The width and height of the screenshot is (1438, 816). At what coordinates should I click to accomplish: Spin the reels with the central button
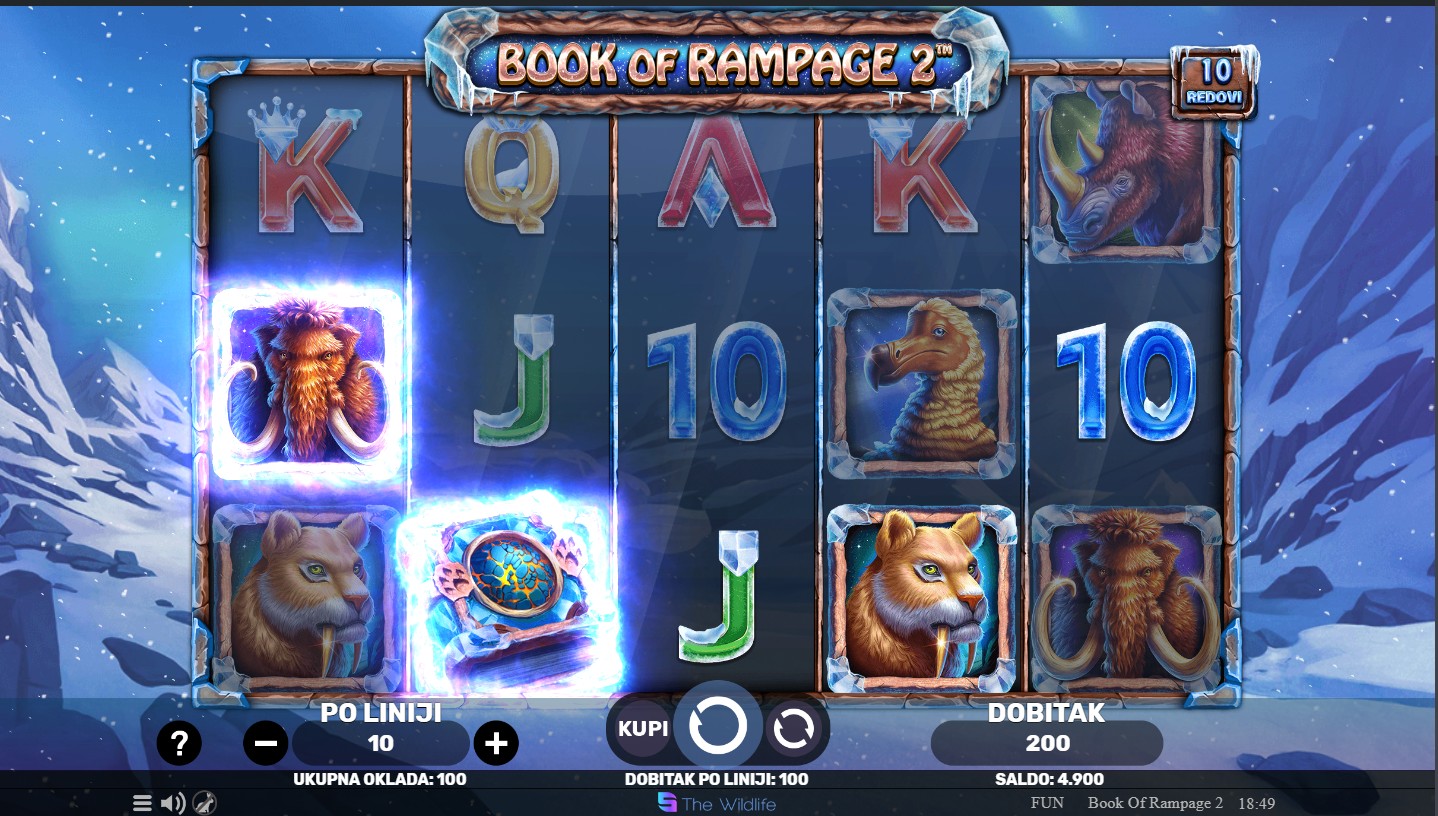[x=717, y=726]
